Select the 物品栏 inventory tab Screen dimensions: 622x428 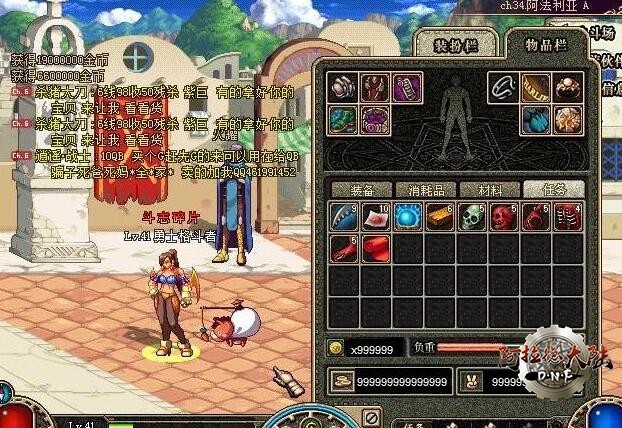tap(545, 44)
